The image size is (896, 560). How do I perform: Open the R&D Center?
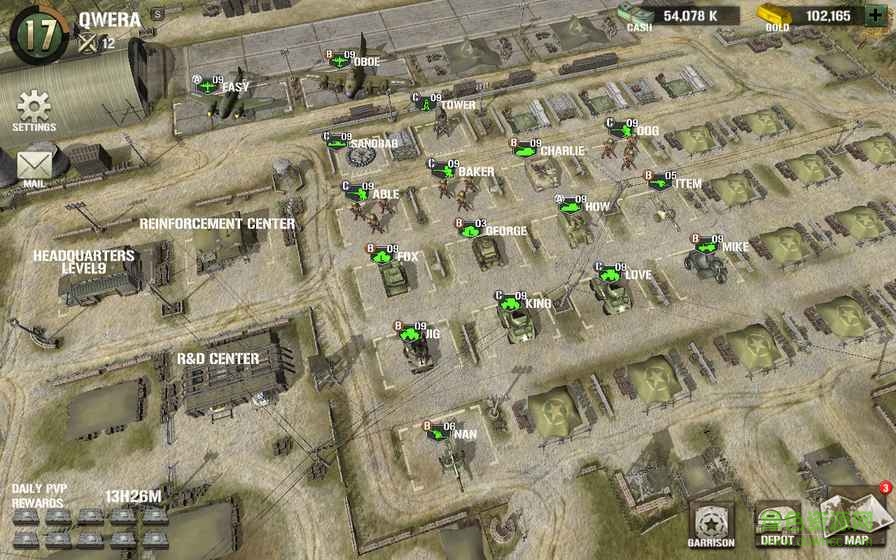(218, 359)
